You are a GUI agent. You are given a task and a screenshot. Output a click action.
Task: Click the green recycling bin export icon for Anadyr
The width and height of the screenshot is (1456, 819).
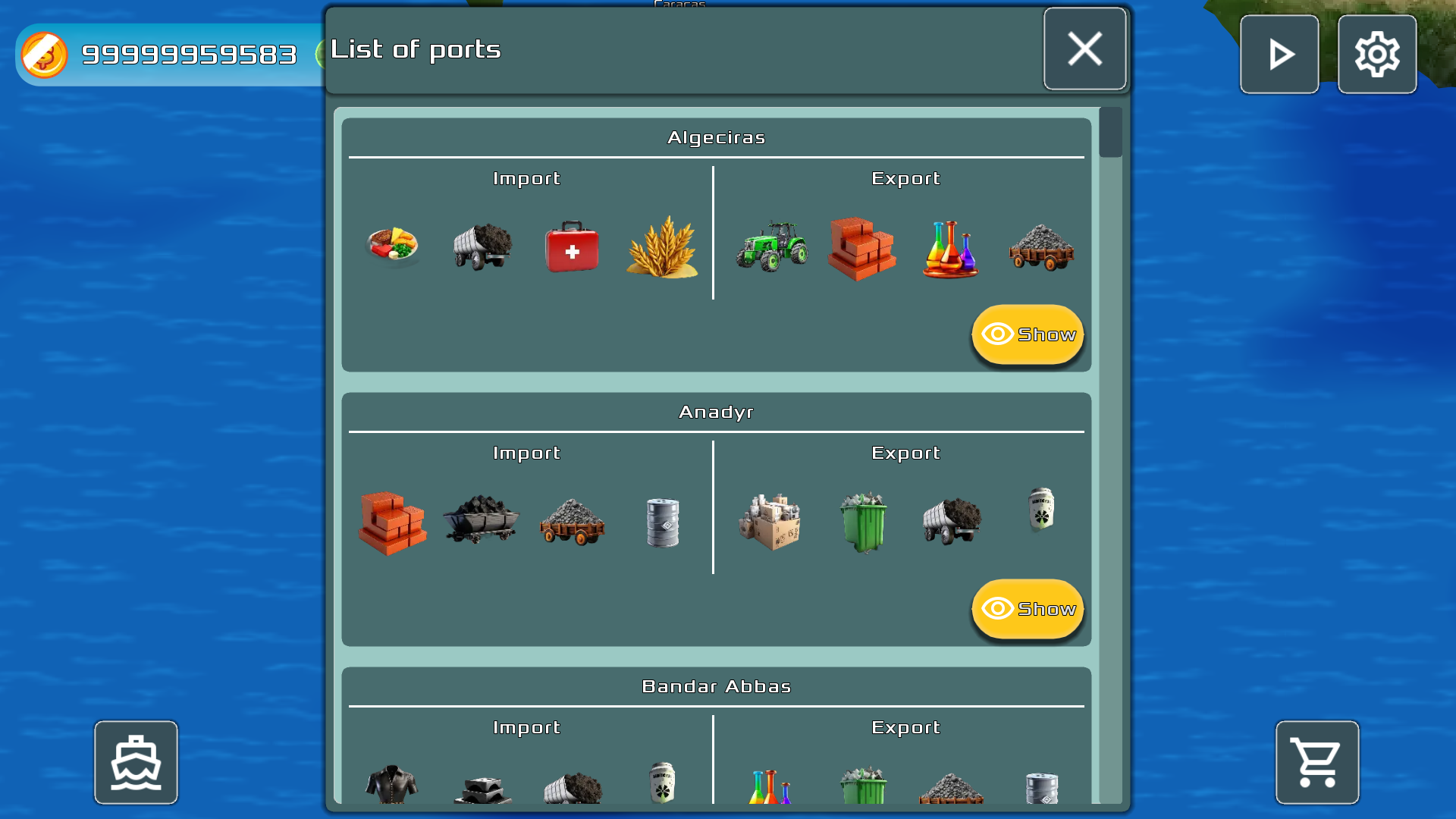(862, 523)
